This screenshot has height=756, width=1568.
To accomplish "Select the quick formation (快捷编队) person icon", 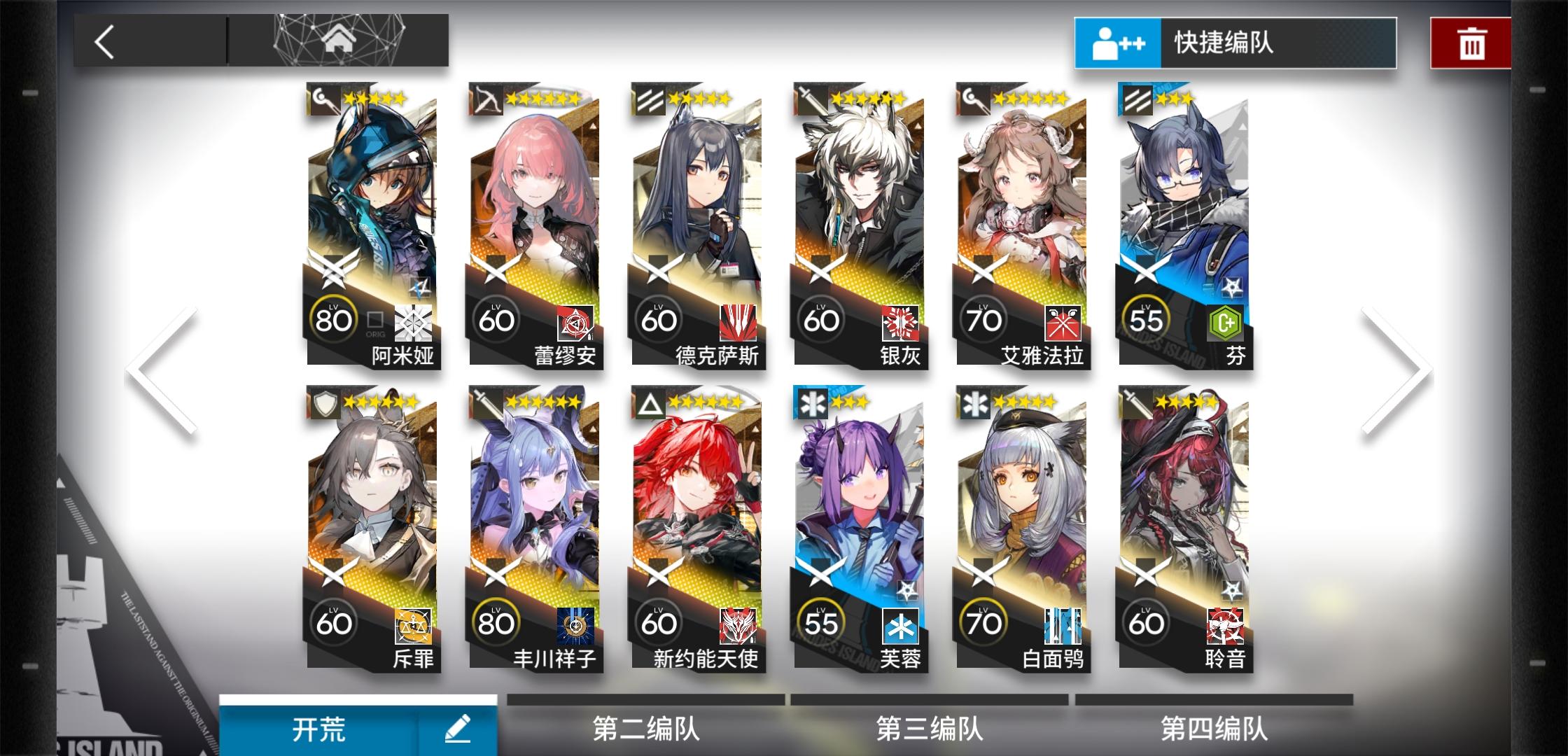I will (x=1117, y=43).
